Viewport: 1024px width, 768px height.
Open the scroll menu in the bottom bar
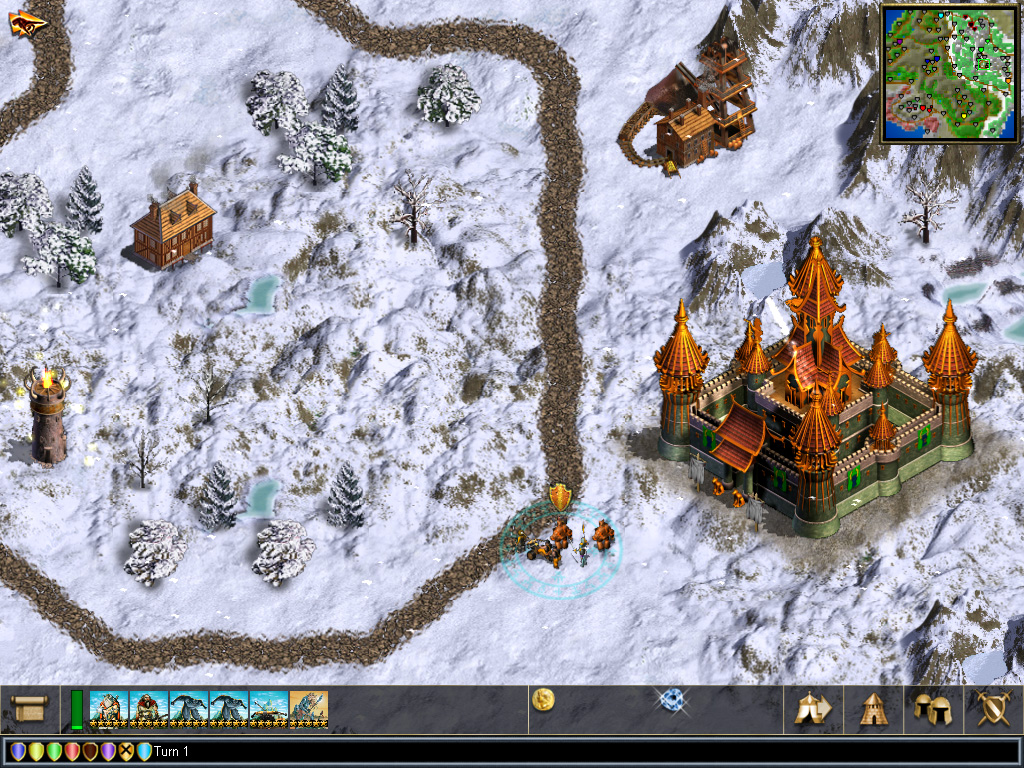click(x=30, y=710)
